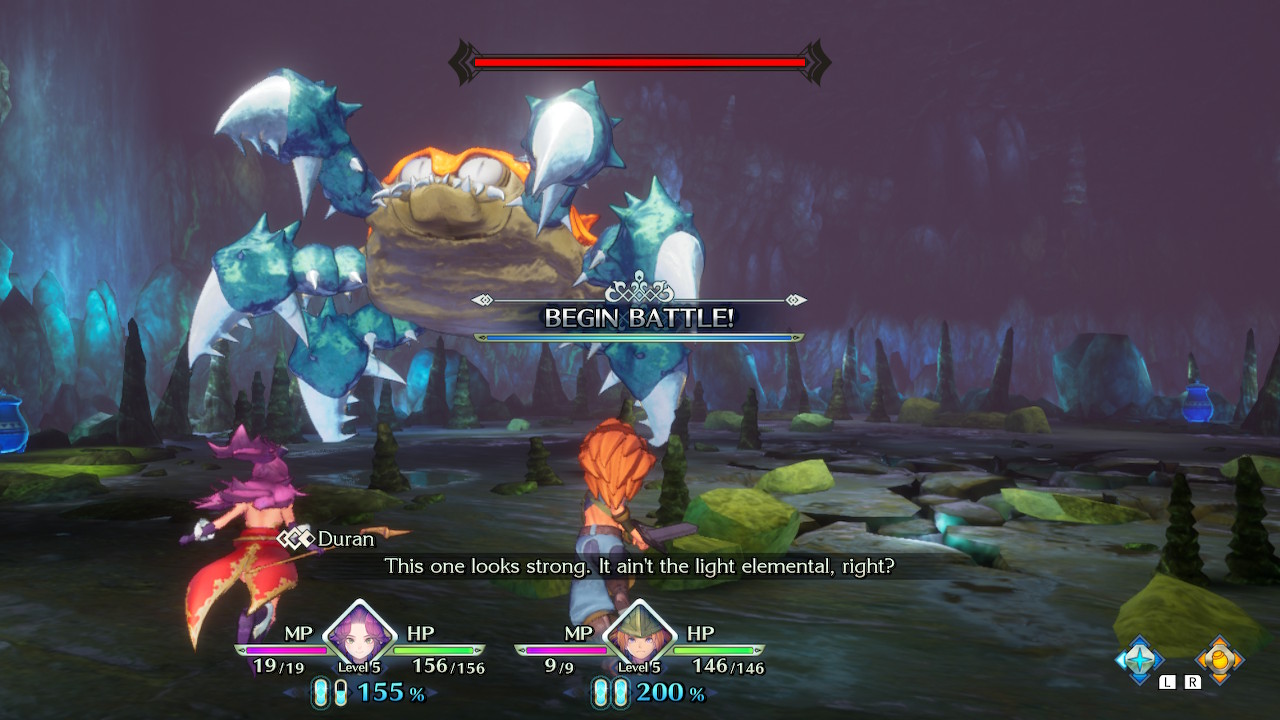Open the orange item jar shortcut ring

tap(1220, 659)
